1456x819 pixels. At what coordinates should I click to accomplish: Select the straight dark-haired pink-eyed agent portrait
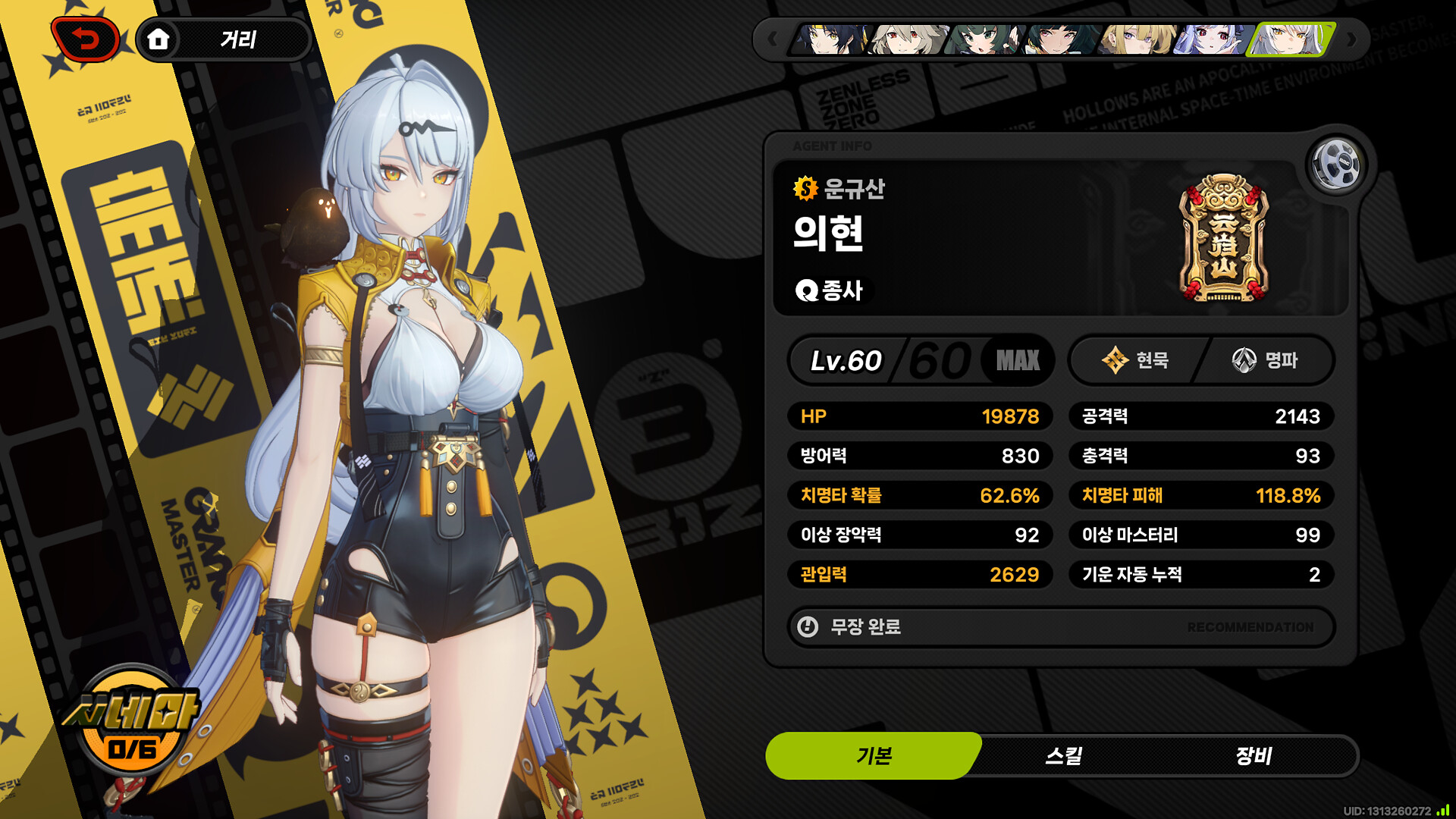point(1059,39)
